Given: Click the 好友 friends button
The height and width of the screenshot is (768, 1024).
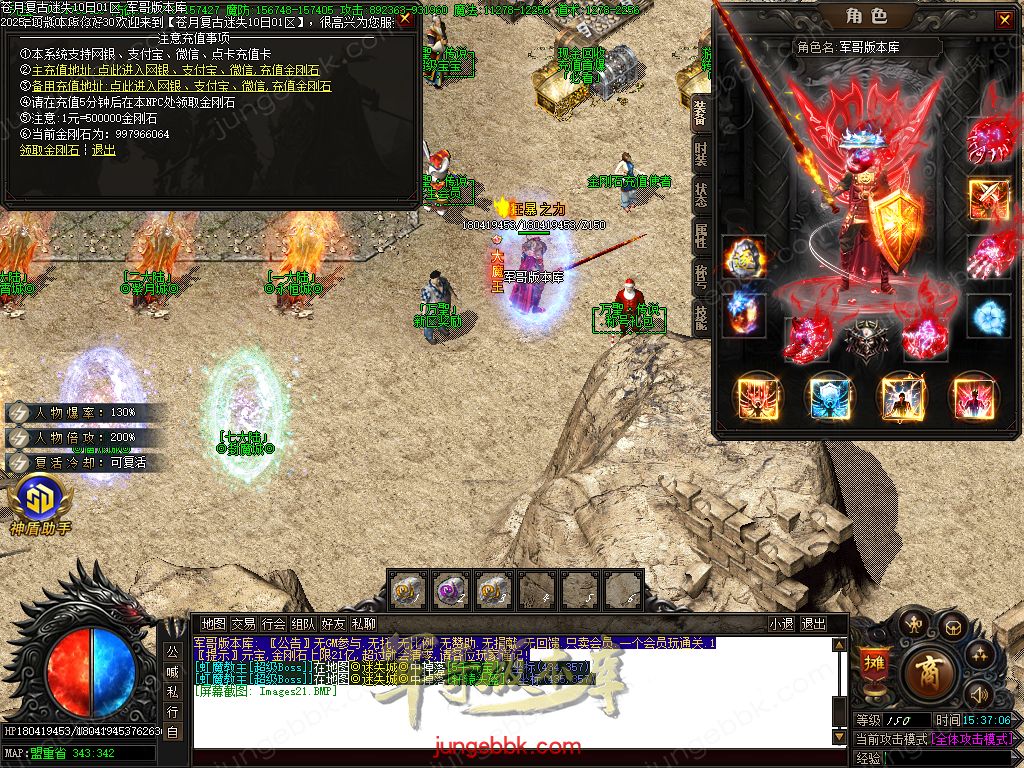Looking at the screenshot, I should tap(334, 623).
